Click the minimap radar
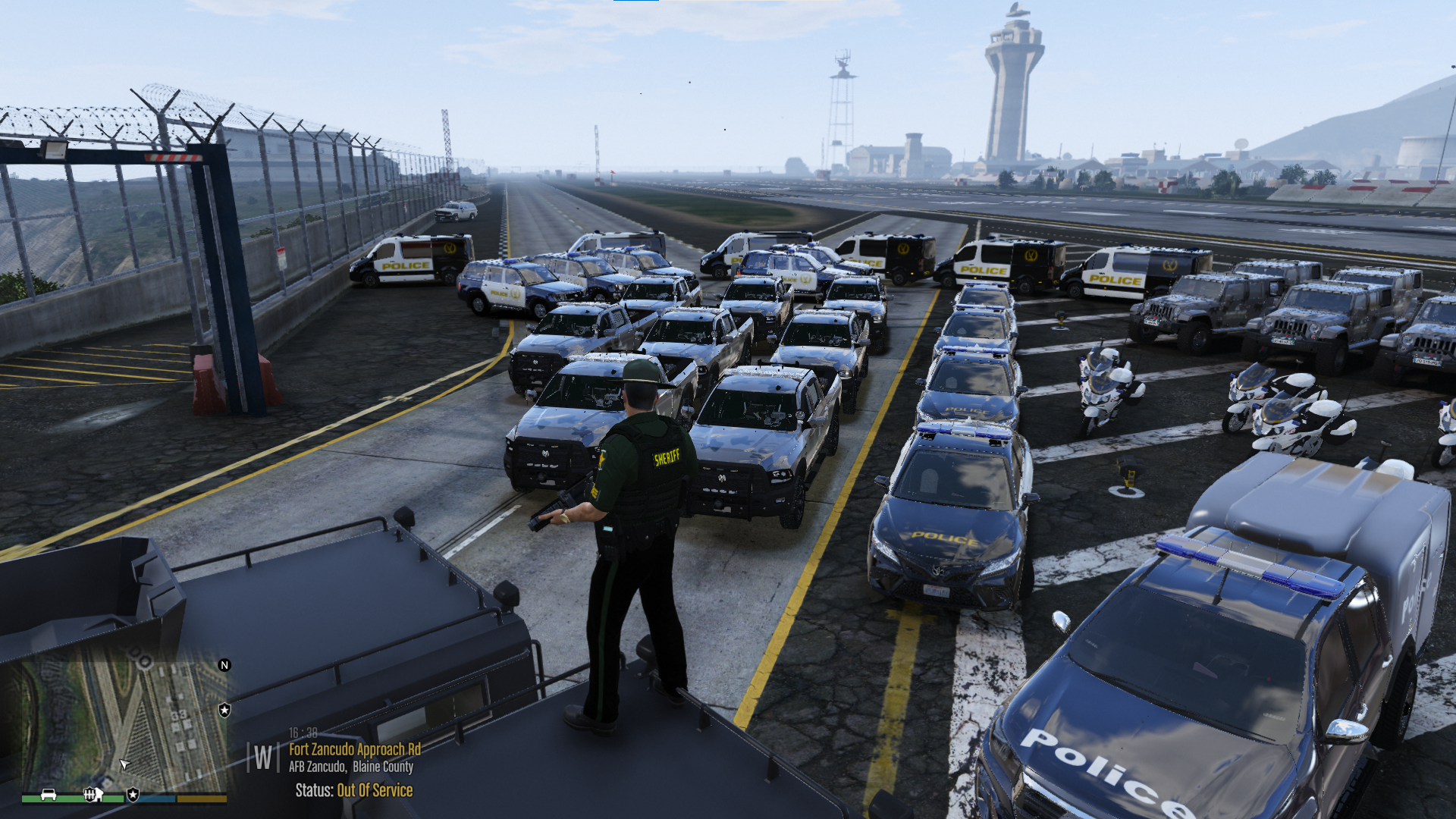 click(x=121, y=720)
